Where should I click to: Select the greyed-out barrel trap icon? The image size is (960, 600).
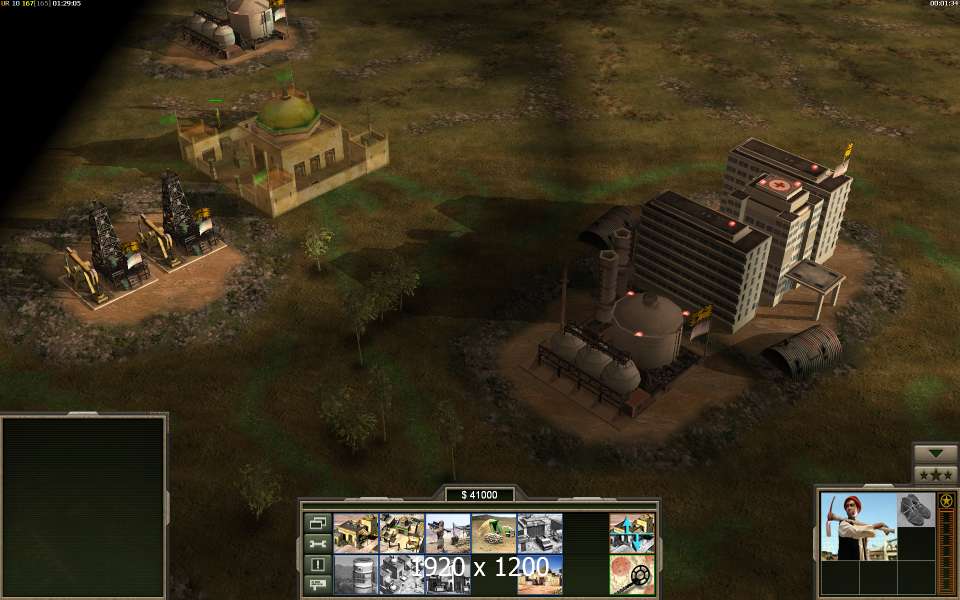pos(355,574)
